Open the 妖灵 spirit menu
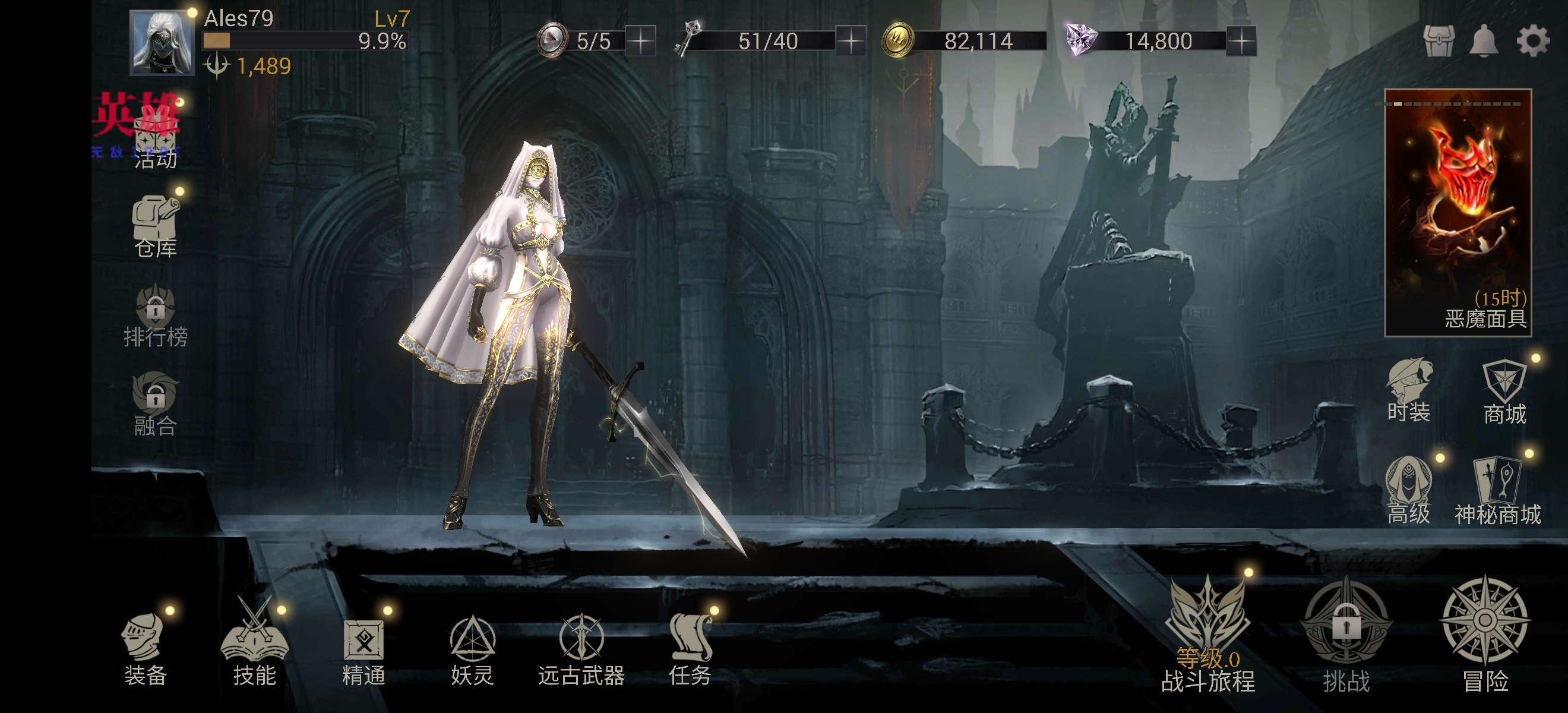This screenshot has height=713, width=1568. 472,649
